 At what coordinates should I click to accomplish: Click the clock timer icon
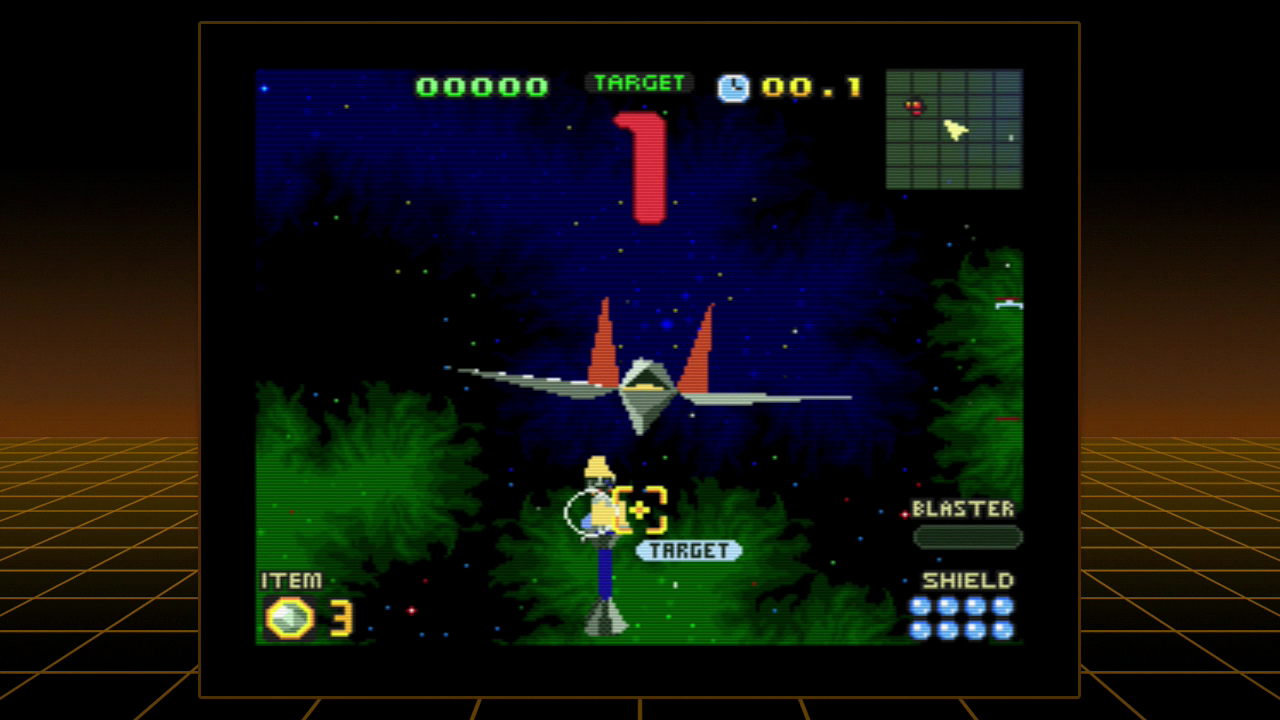click(733, 88)
